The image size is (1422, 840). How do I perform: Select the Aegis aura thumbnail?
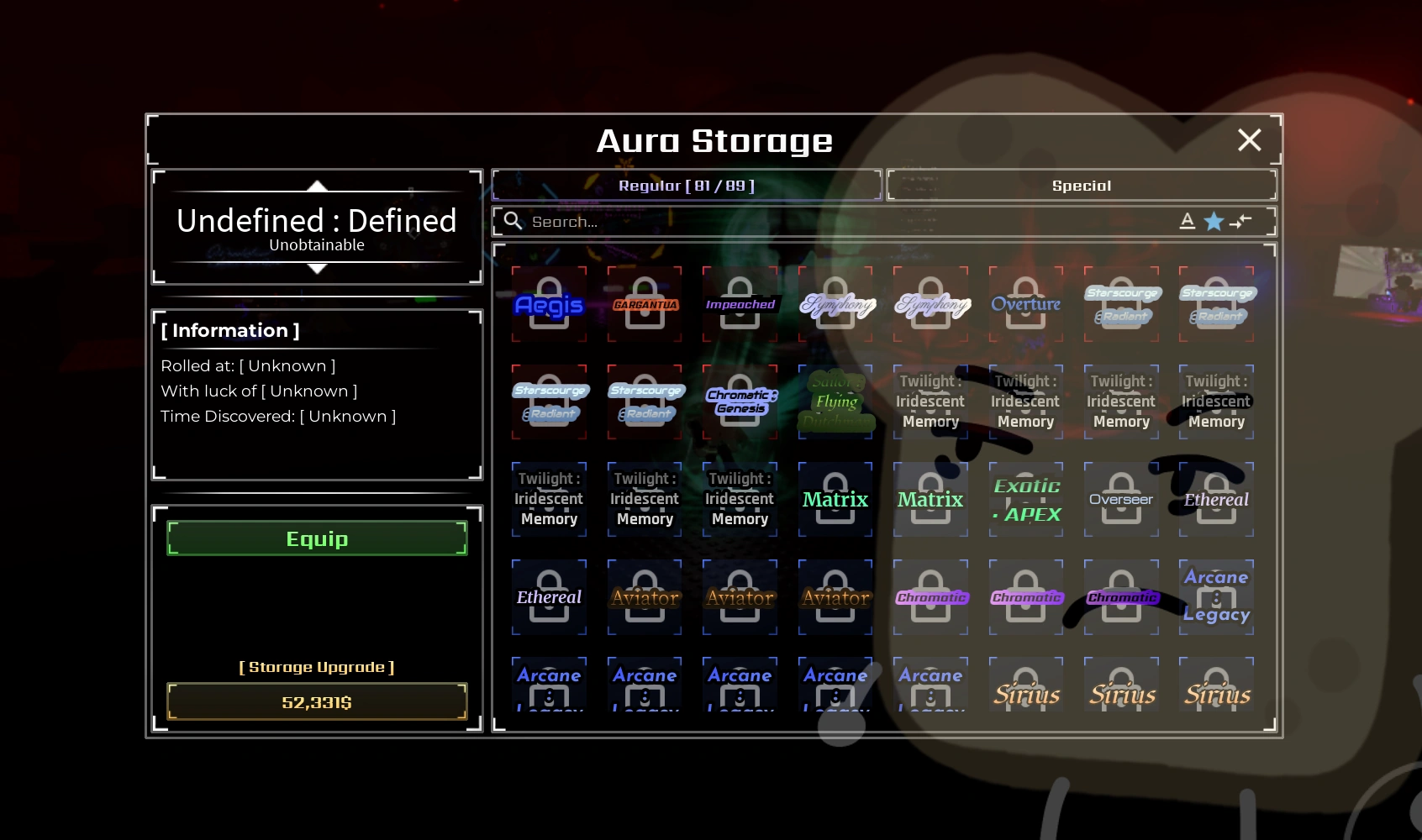click(549, 304)
